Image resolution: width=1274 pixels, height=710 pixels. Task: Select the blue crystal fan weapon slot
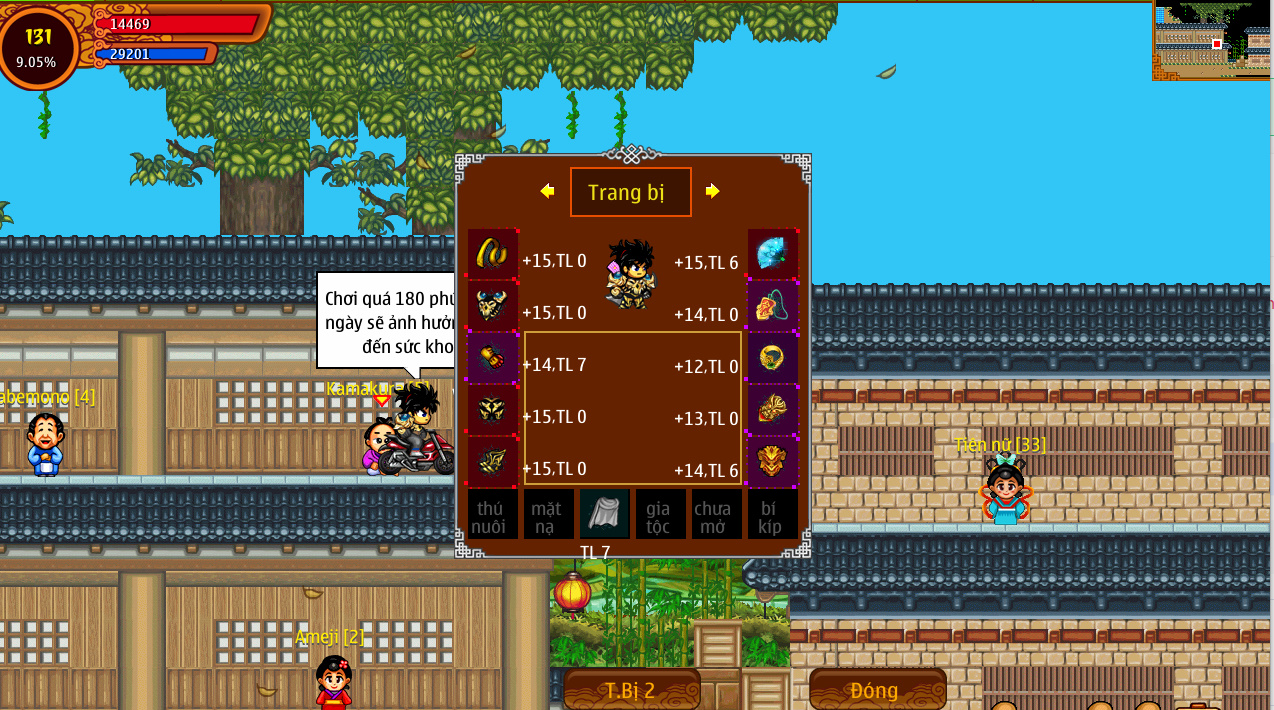point(772,254)
